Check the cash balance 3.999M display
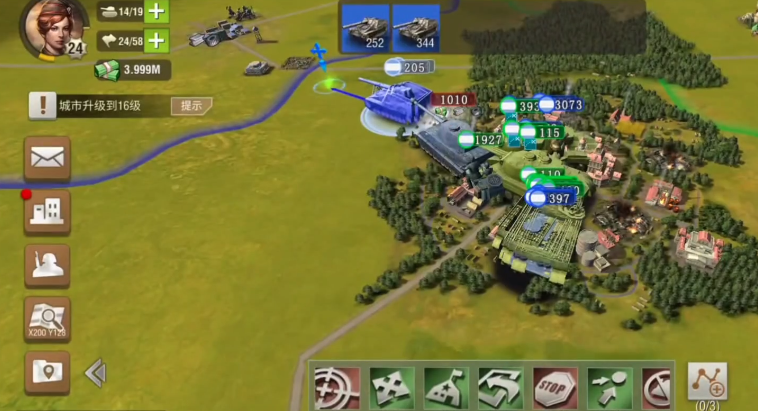 [133, 69]
